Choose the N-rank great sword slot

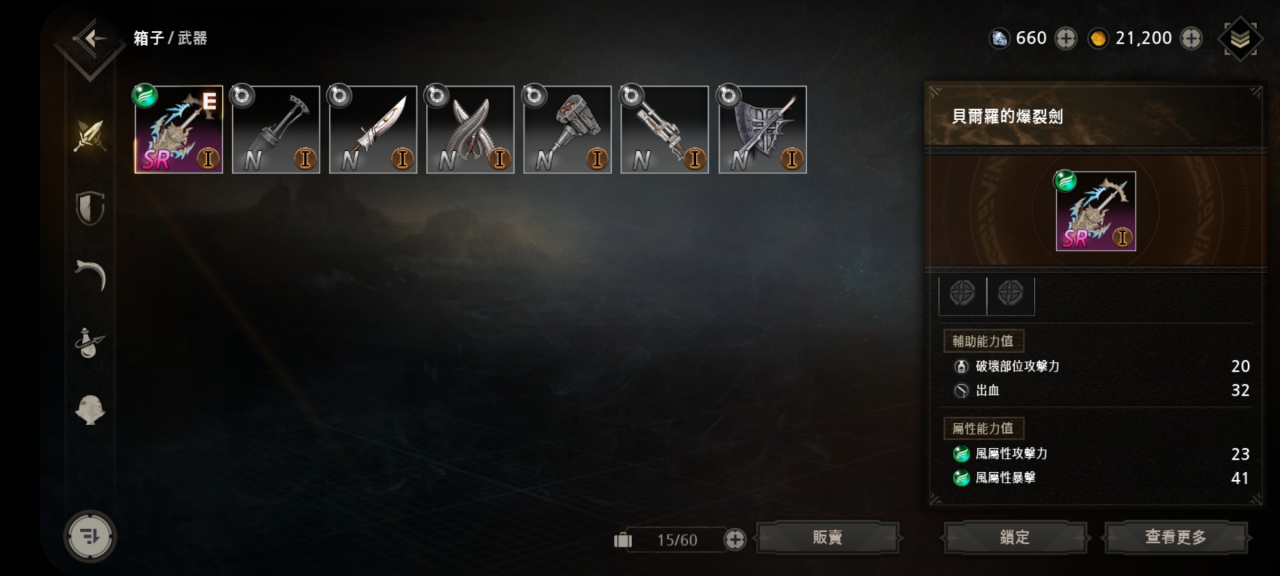(x=373, y=130)
